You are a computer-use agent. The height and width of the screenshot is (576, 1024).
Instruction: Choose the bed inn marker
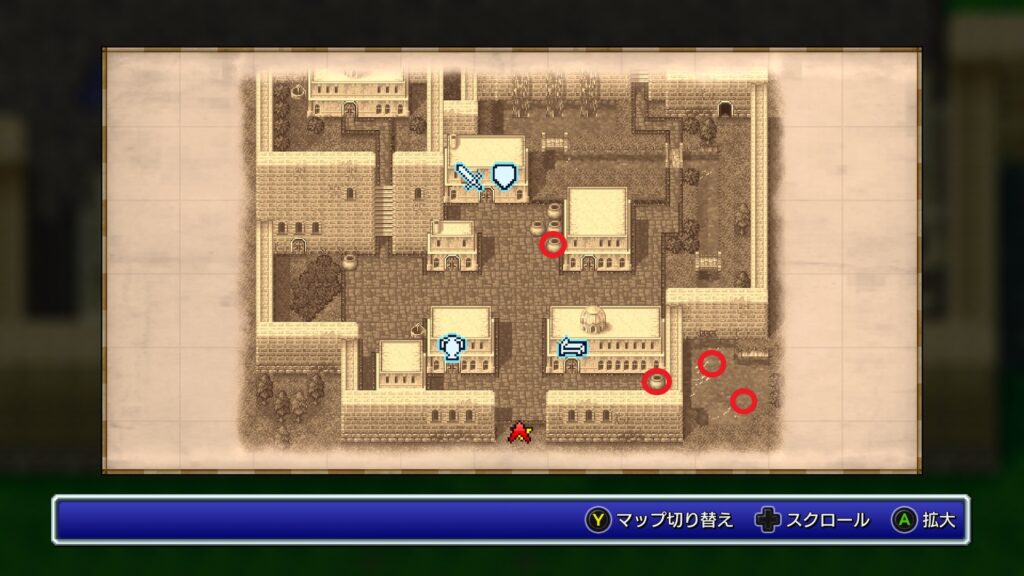[572, 347]
